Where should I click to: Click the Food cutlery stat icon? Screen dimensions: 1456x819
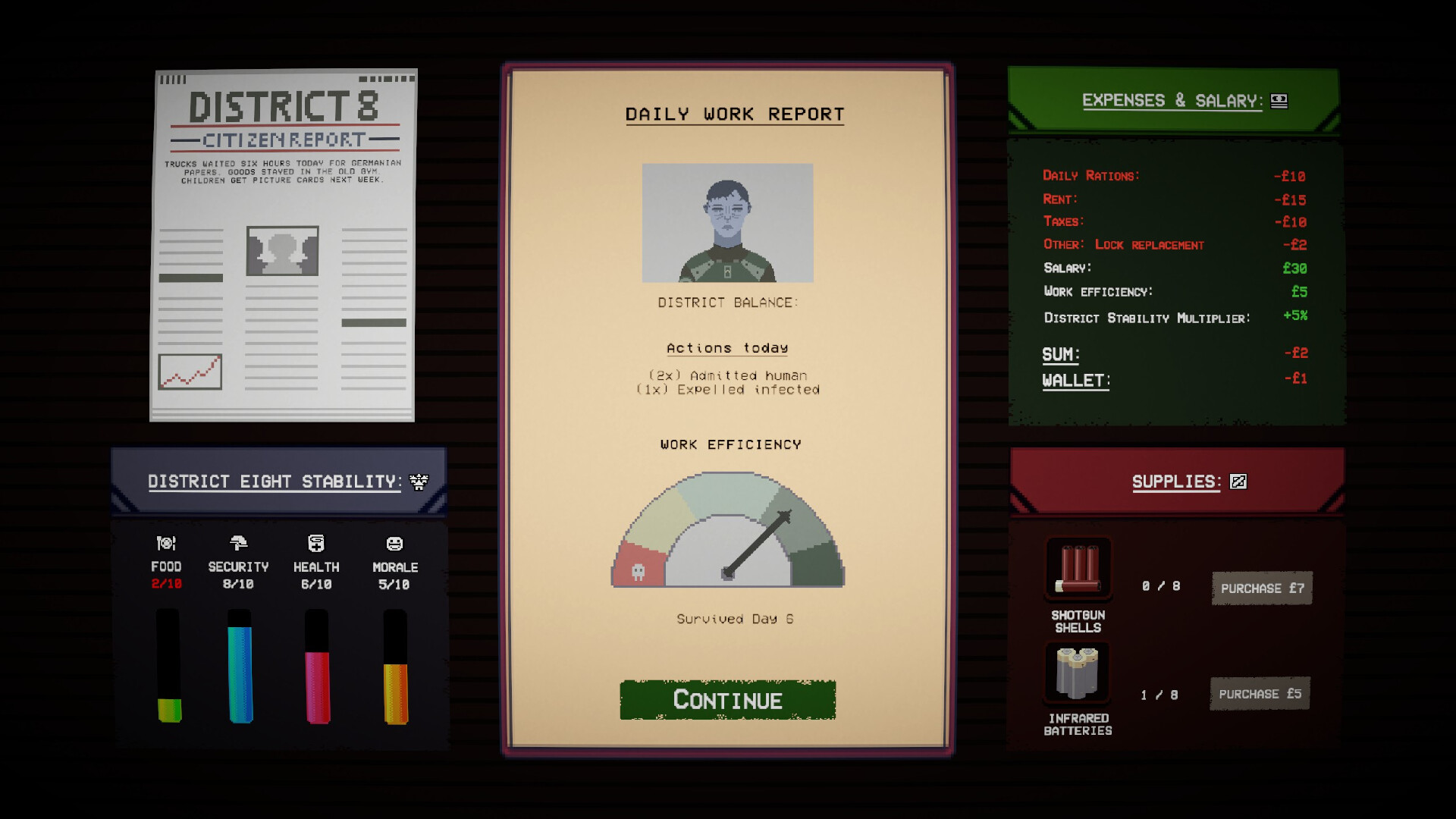(x=166, y=543)
